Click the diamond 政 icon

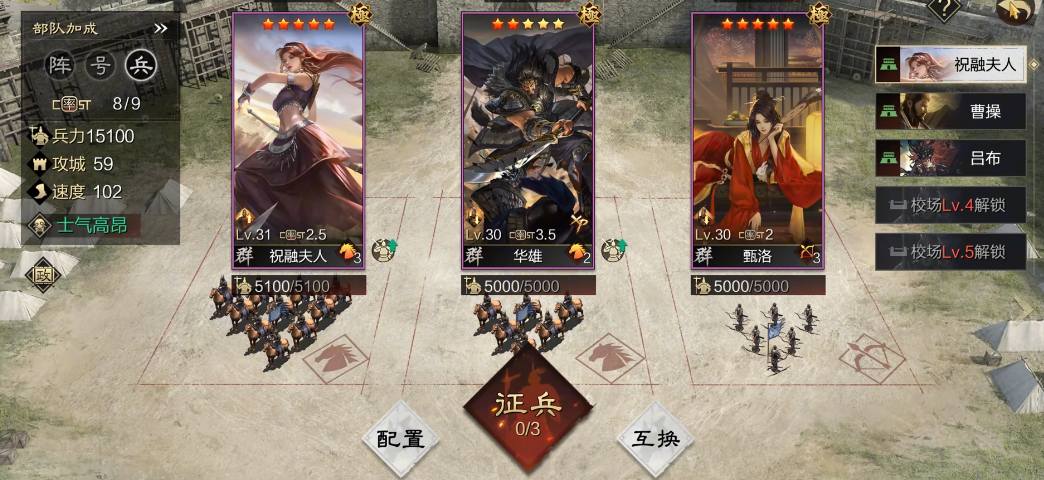[x=43, y=275]
